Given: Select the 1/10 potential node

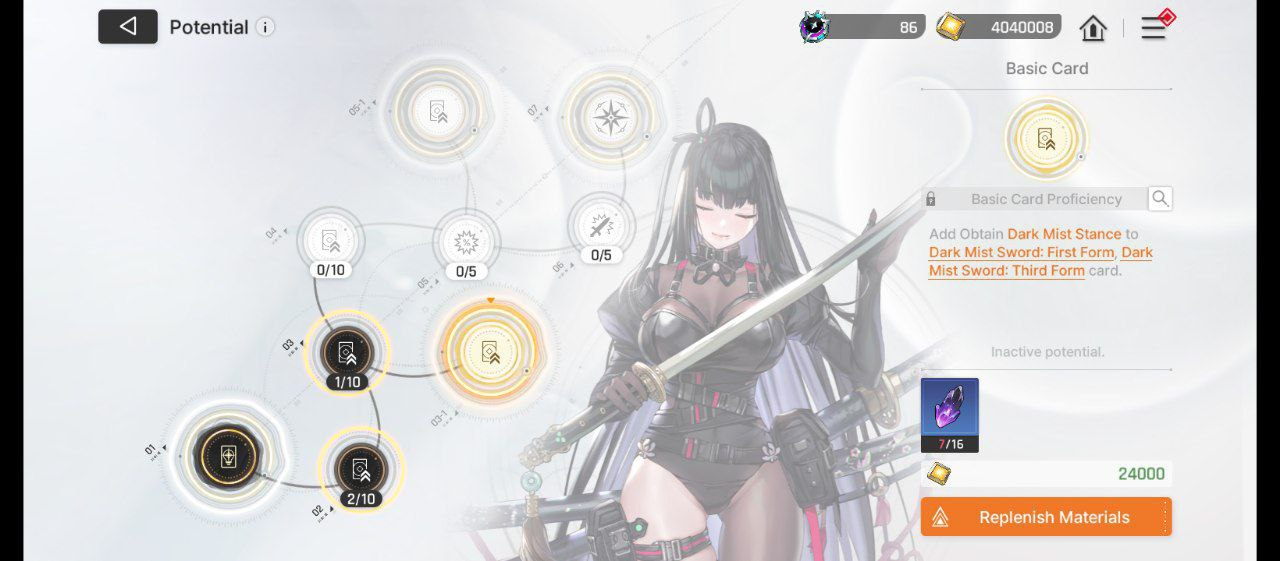Looking at the screenshot, I should [x=348, y=351].
